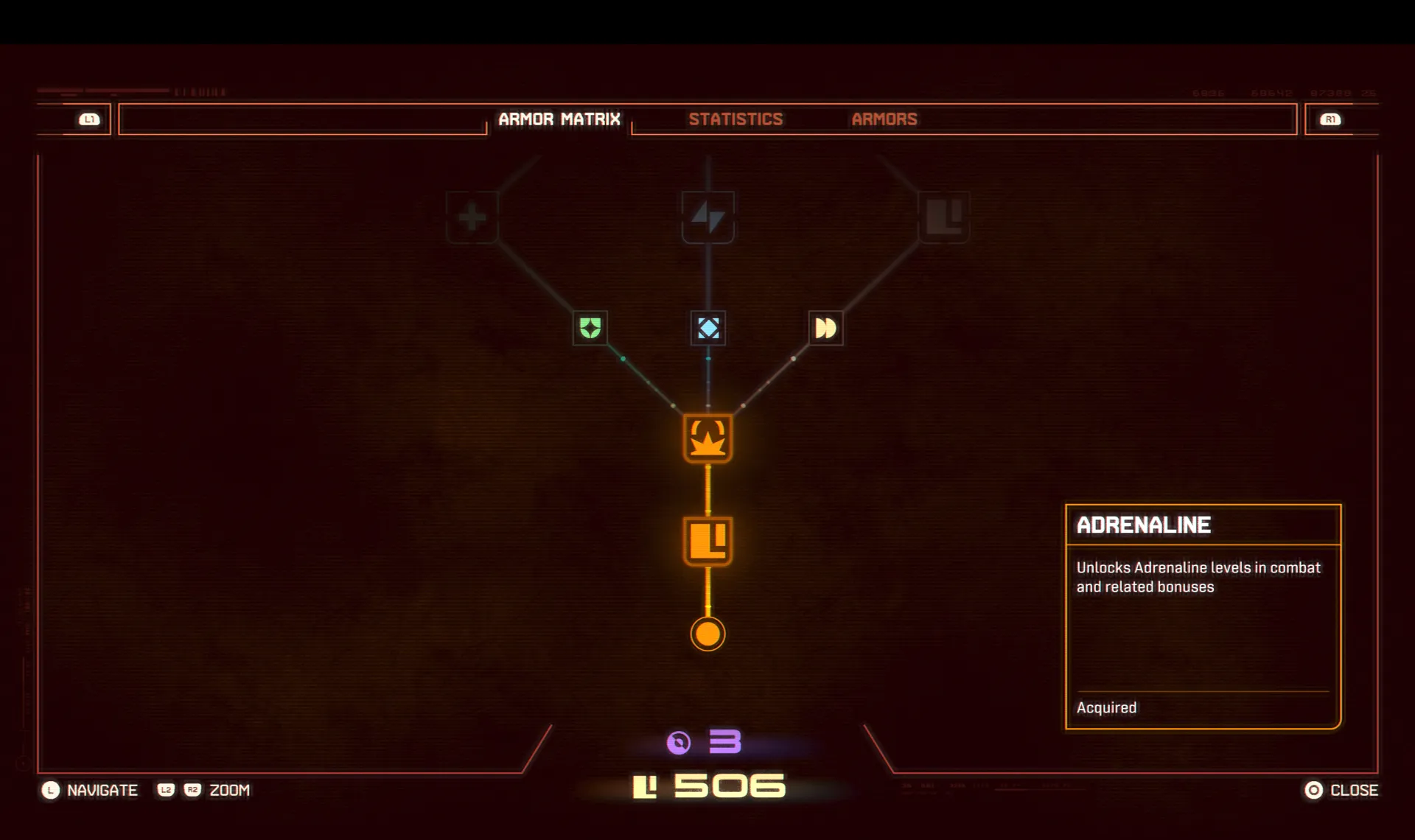Select the orange node below Adrenaline

coord(707,542)
